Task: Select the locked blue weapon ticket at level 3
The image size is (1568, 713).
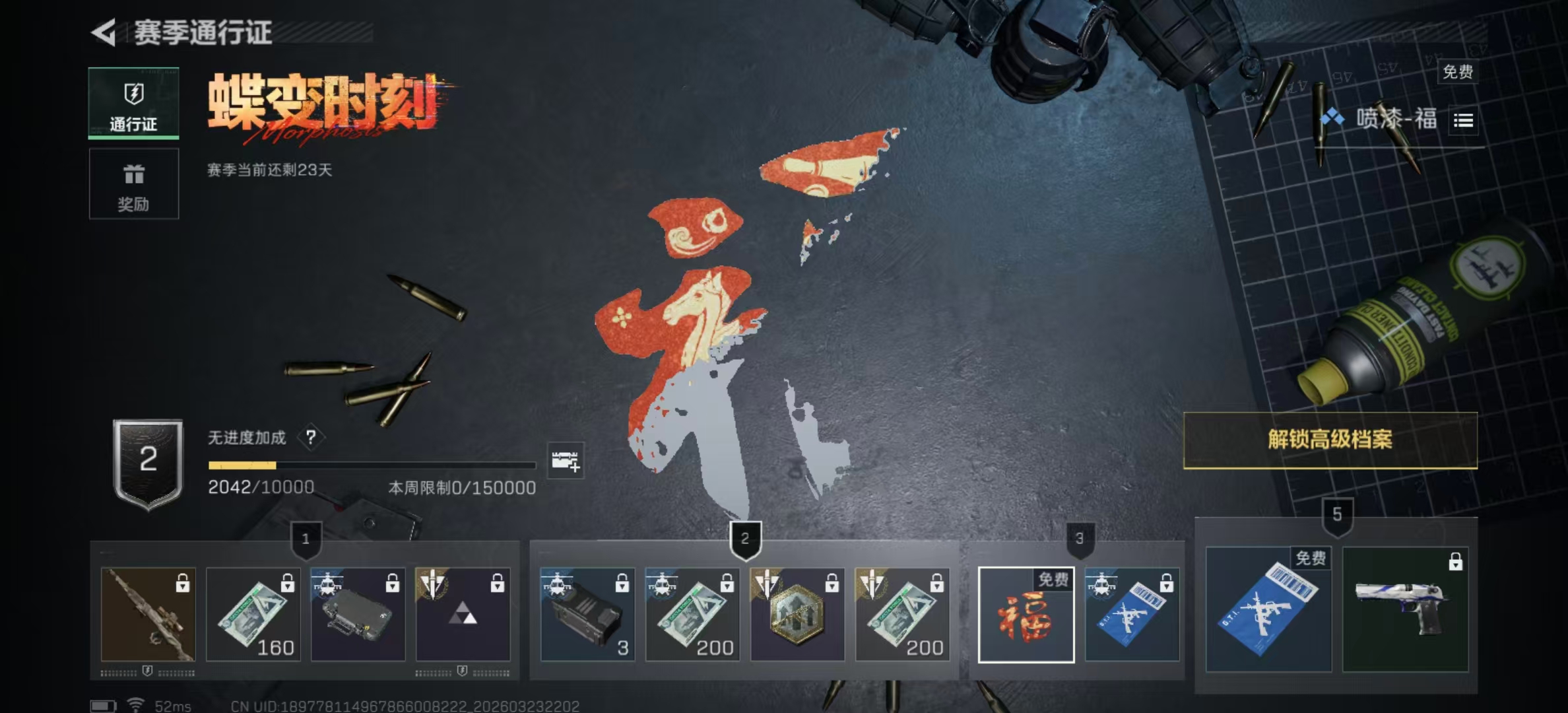Action: pyautogui.click(x=1132, y=615)
